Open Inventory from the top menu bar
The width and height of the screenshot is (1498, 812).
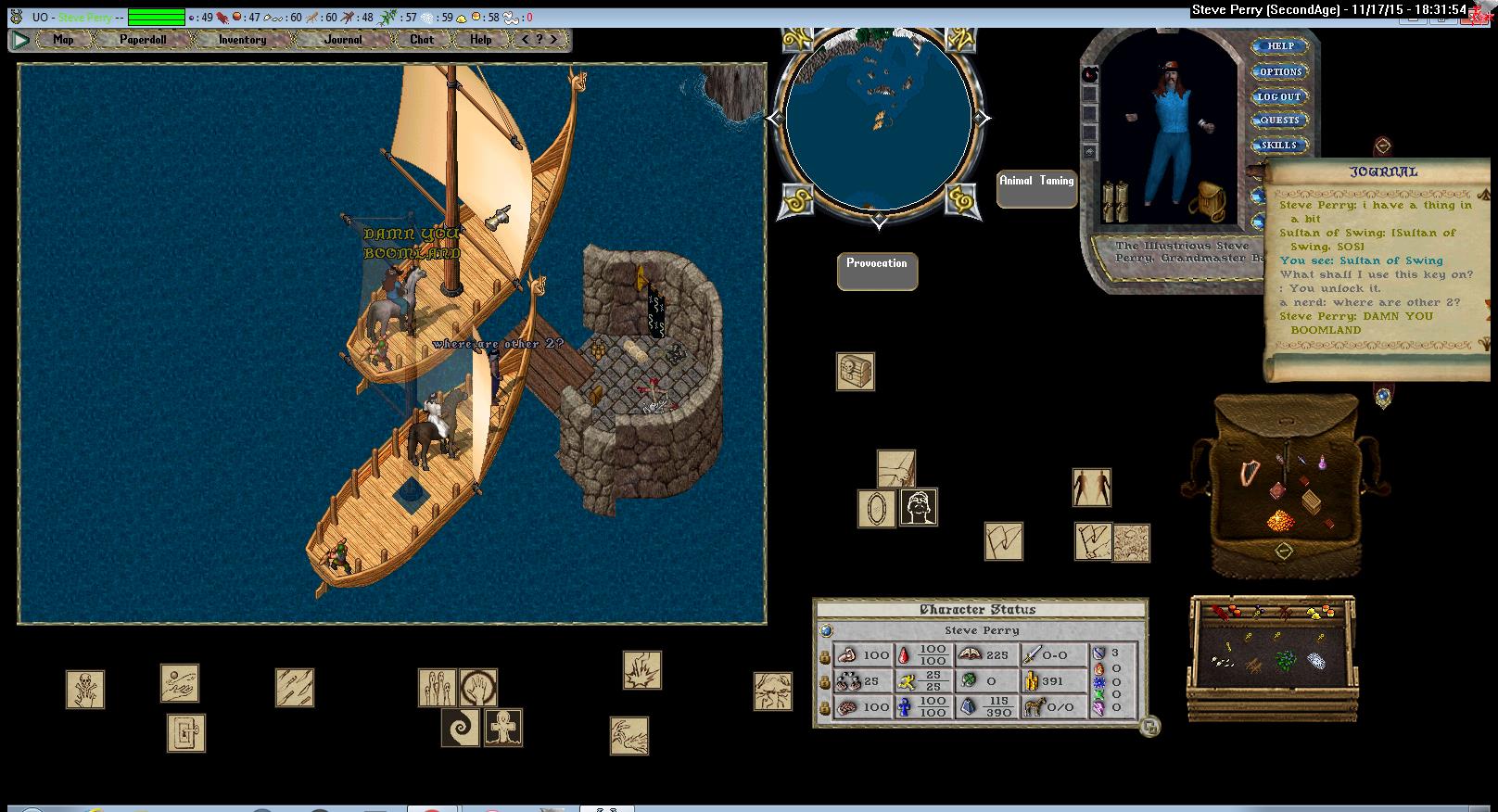tap(242, 40)
